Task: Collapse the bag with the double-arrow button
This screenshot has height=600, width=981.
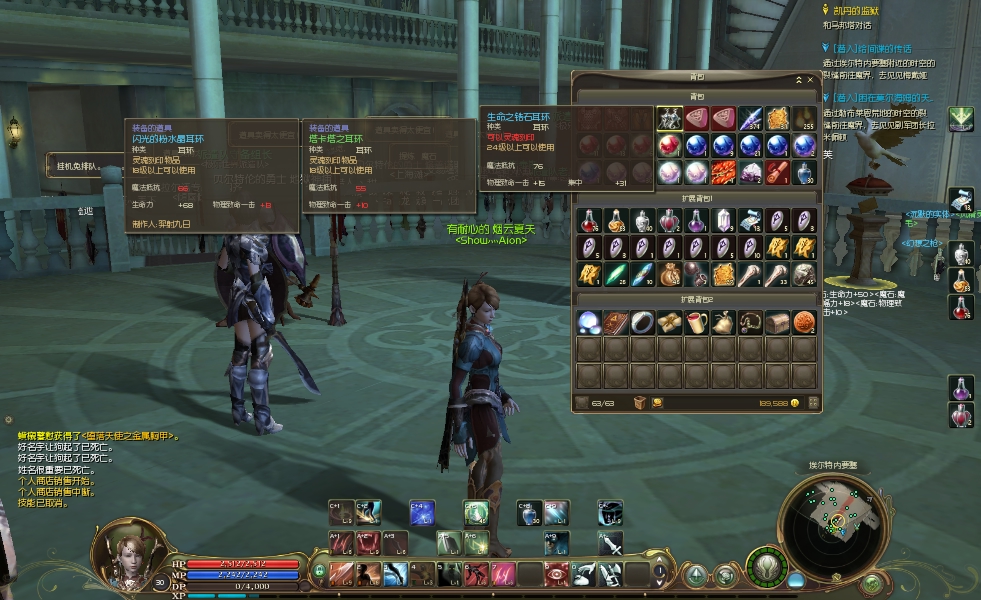Action: point(798,79)
